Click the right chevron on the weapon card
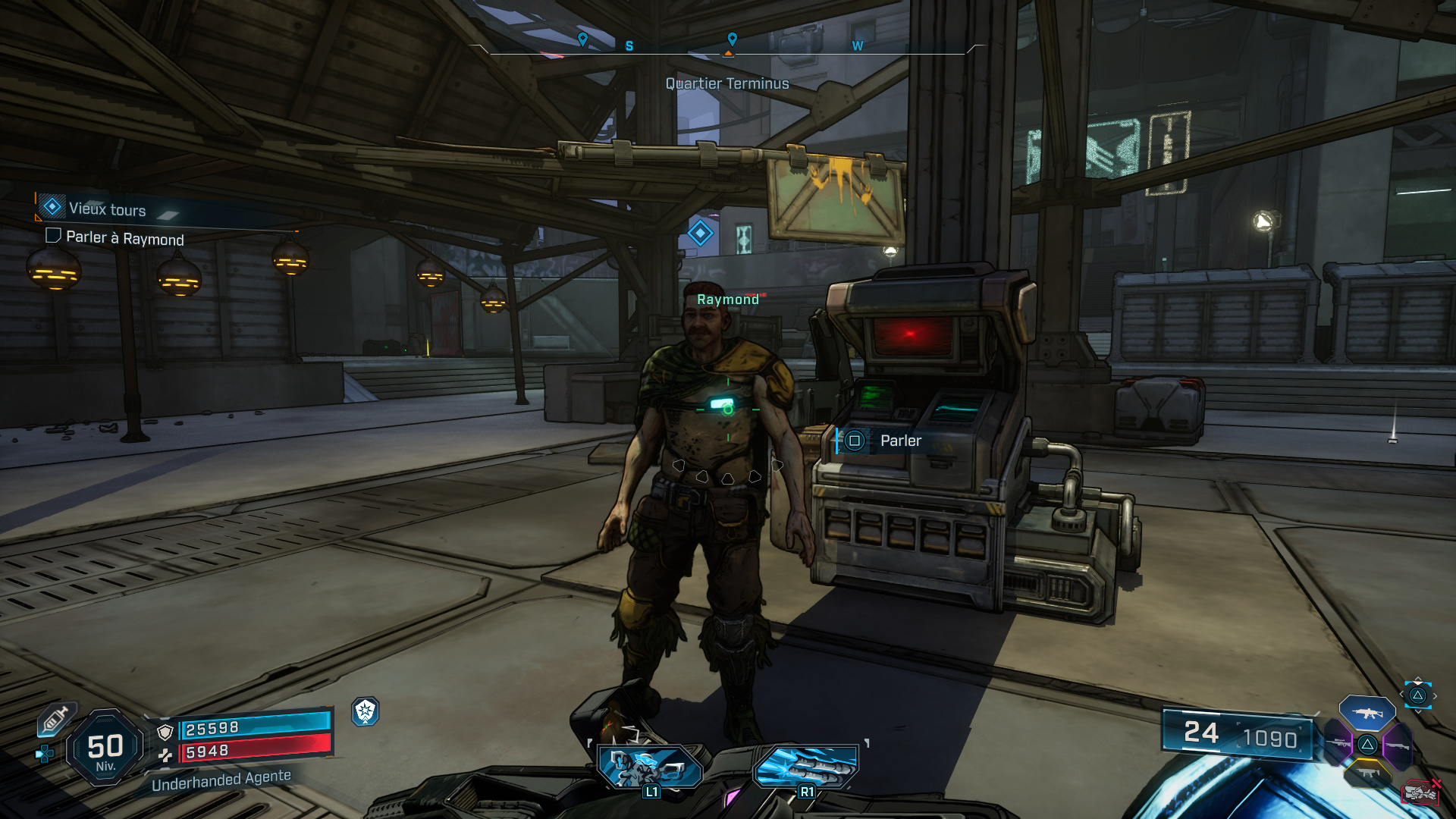The width and height of the screenshot is (1456, 819). tap(1435, 695)
